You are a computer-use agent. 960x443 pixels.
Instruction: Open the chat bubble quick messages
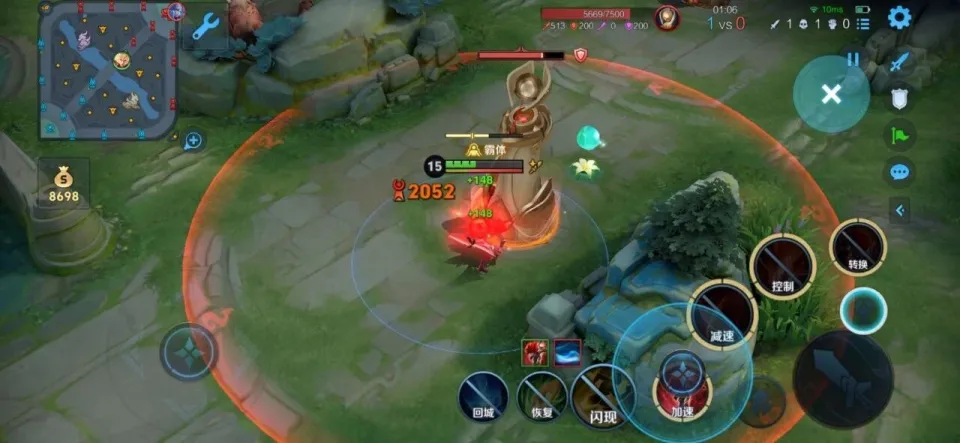(x=900, y=171)
